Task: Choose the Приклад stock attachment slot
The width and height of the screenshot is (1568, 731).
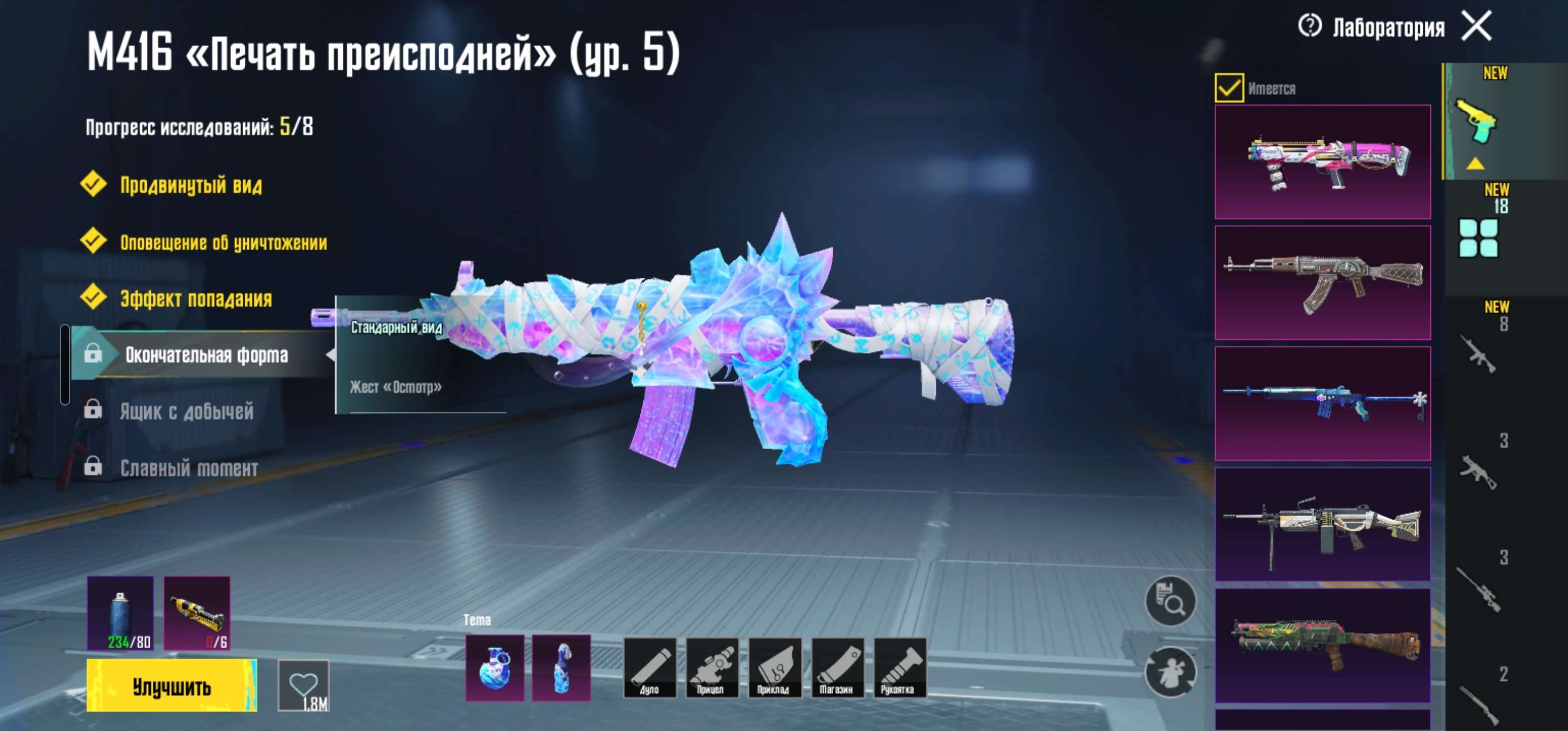Action: click(x=774, y=667)
